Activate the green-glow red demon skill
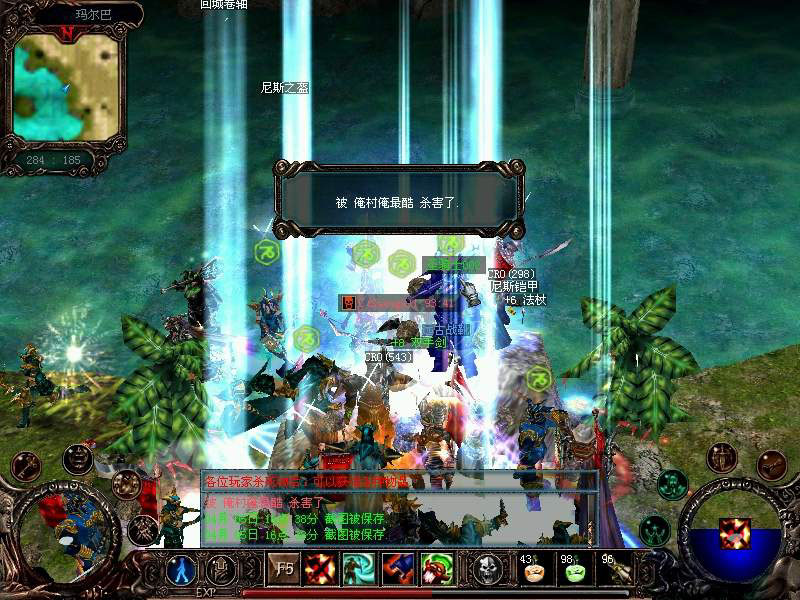 (x=436, y=570)
